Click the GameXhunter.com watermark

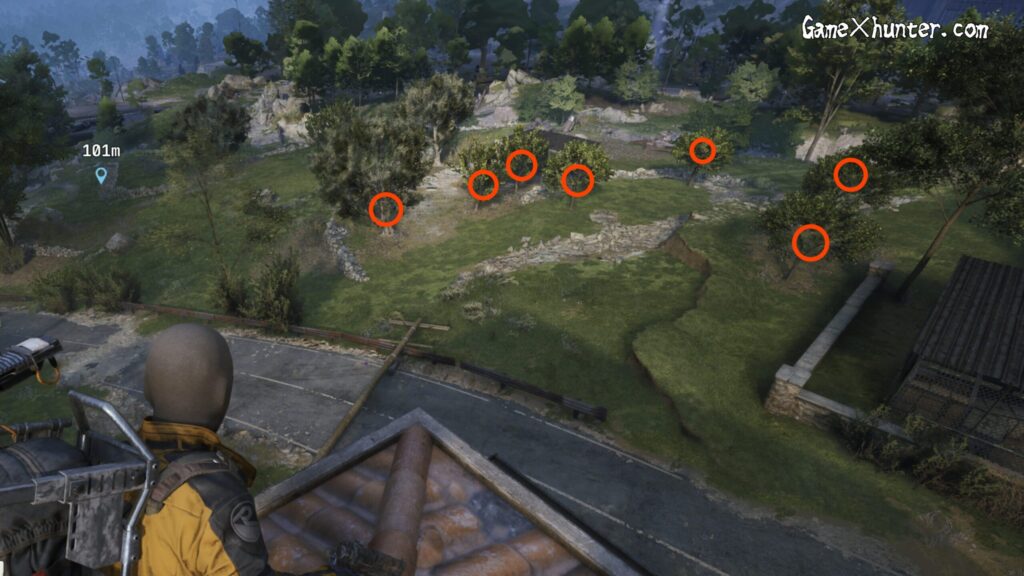click(x=894, y=28)
